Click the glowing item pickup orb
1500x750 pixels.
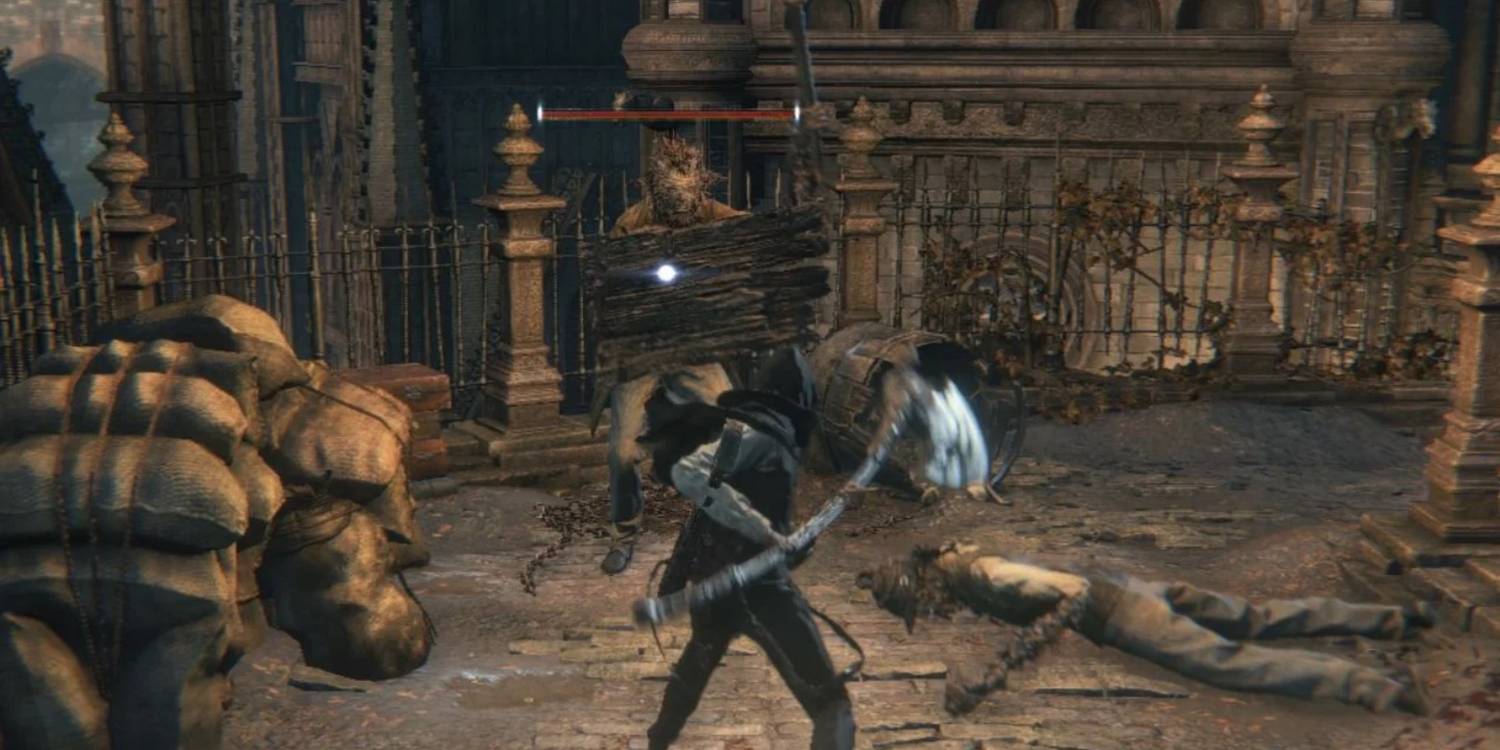663,271
